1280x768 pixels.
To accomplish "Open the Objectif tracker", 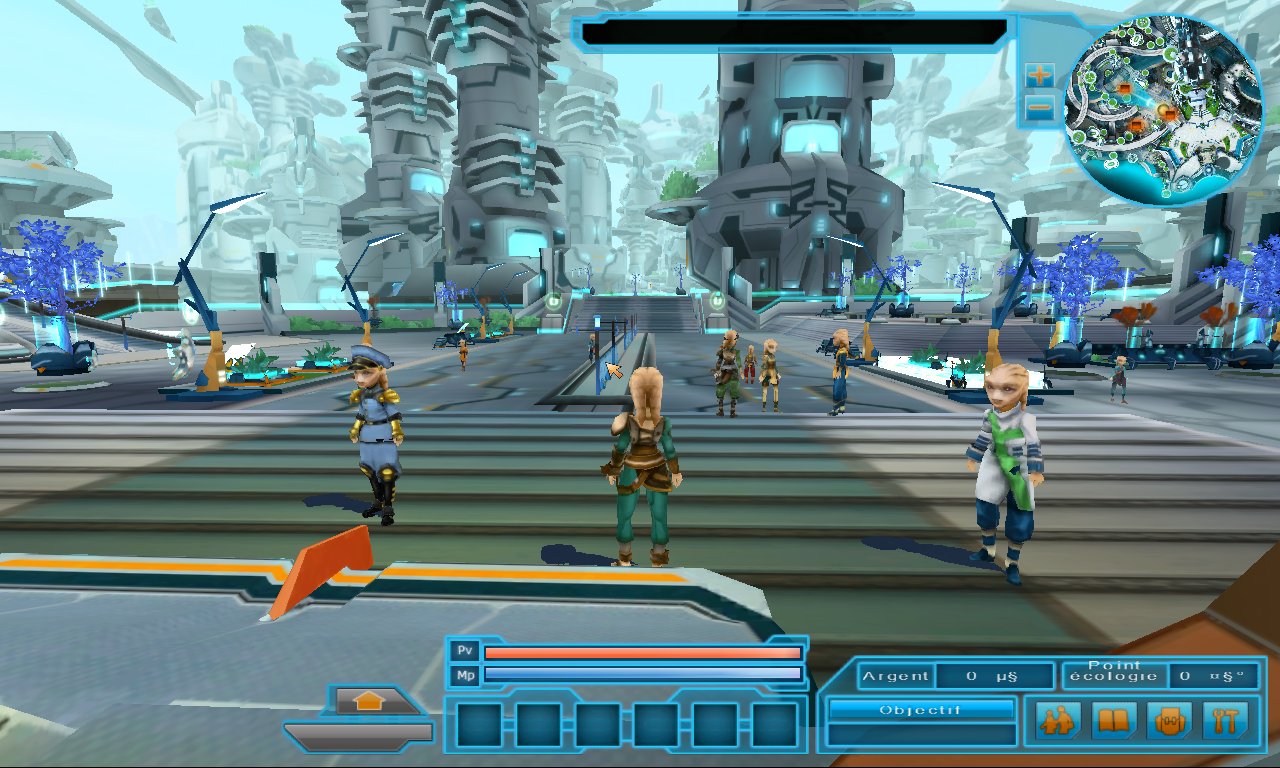I will [920, 710].
